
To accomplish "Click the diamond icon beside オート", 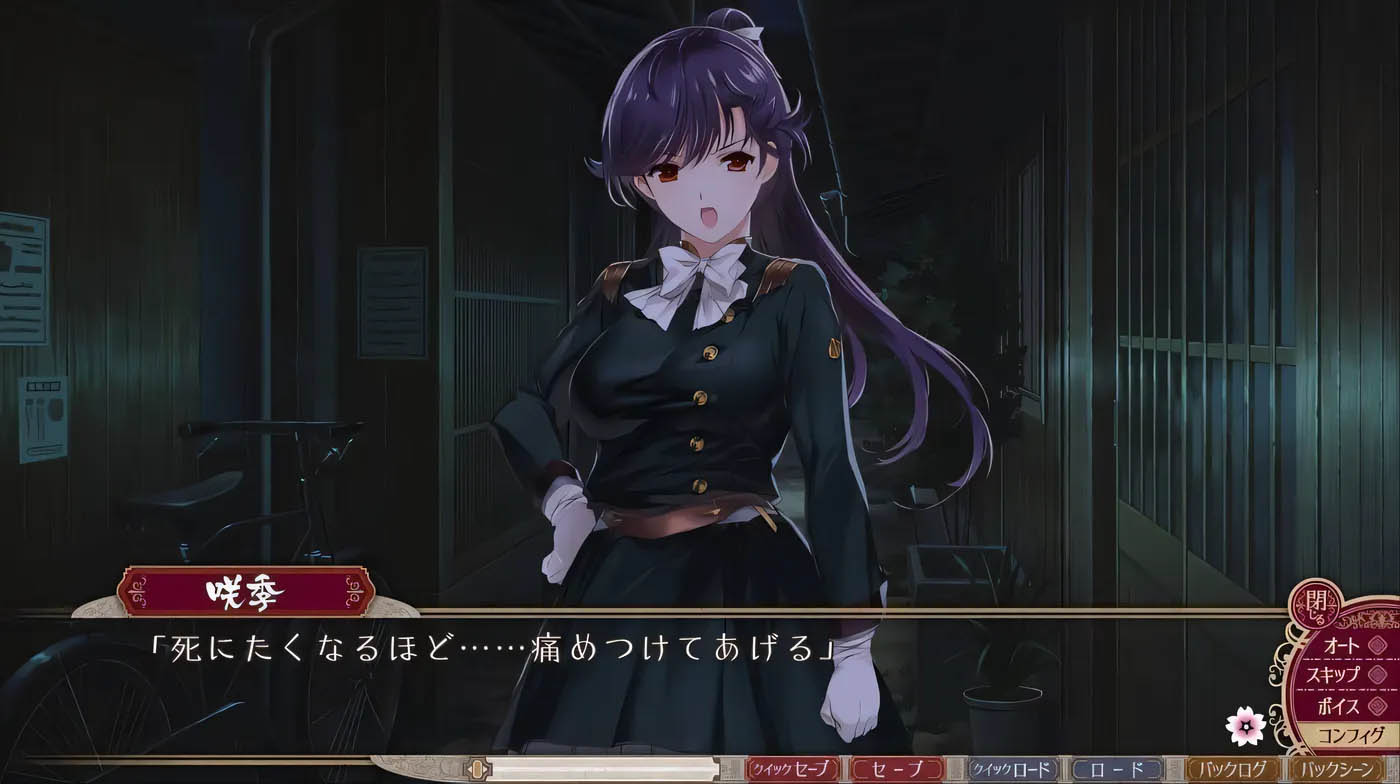I will [x=1376, y=645].
